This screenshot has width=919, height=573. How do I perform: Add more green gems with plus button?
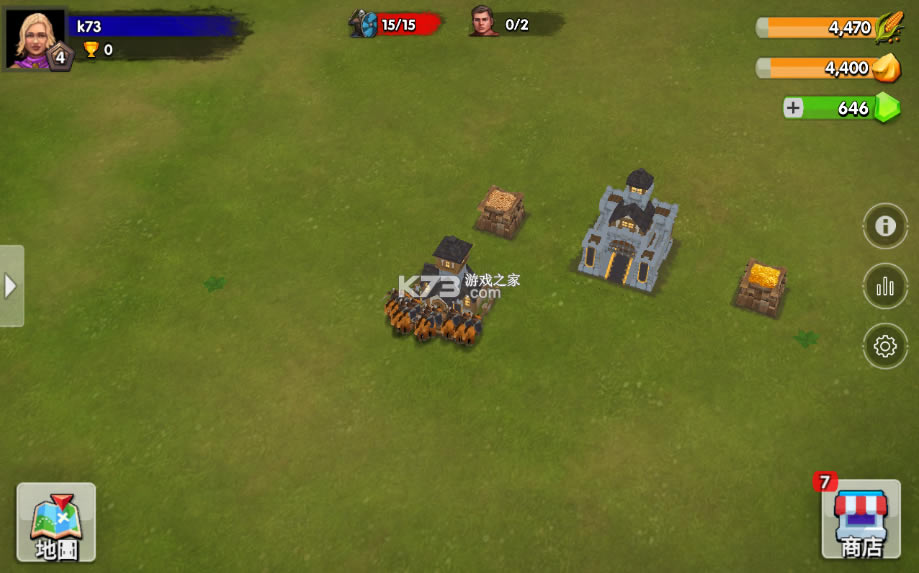pyautogui.click(x=794, y=108)
